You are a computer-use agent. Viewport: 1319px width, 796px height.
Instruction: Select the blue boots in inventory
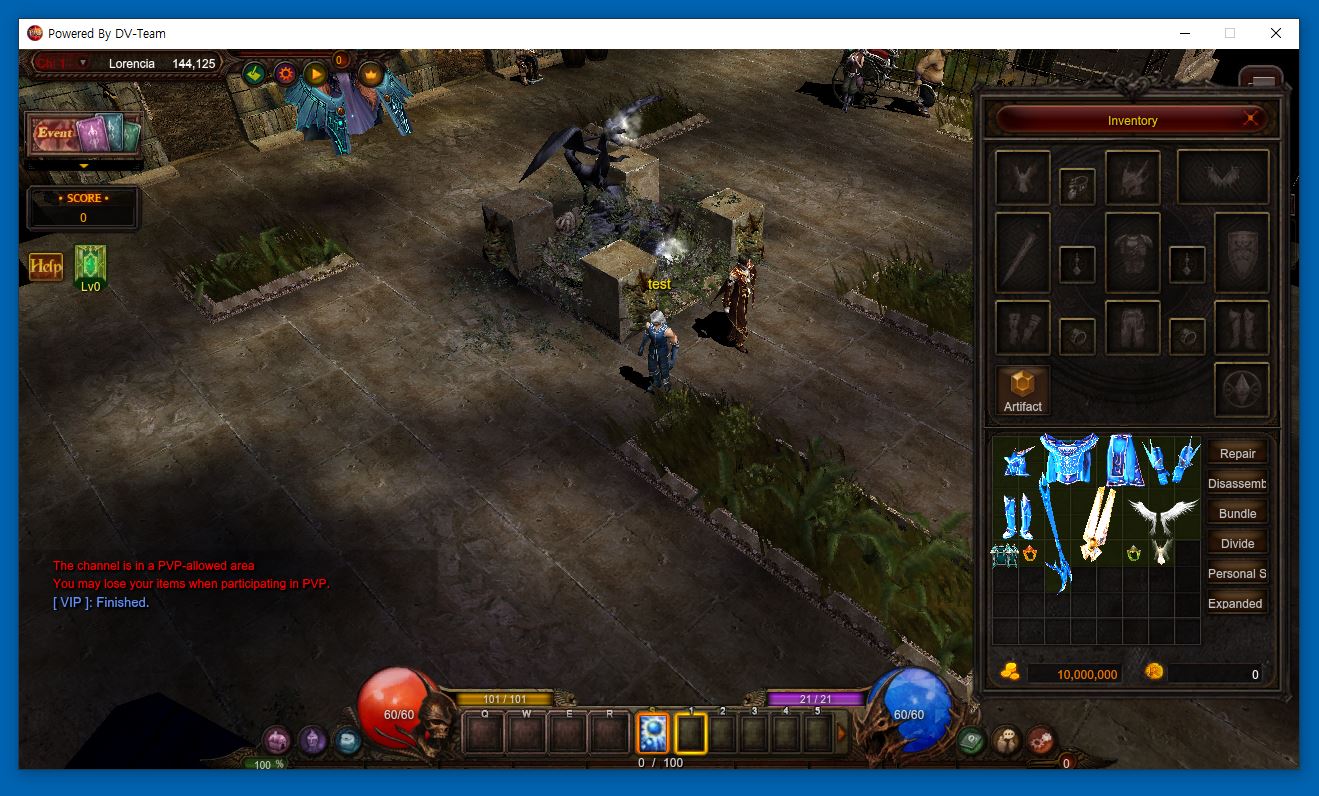pos(1017,516)
